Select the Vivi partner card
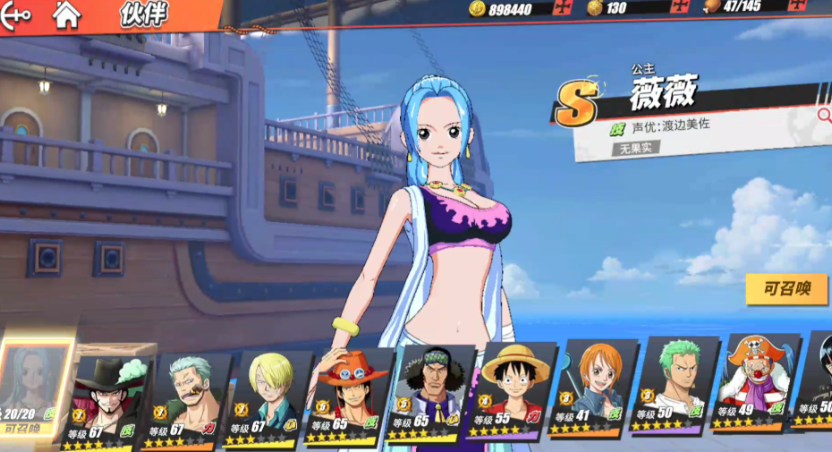832x452 pixels. click(x=36, y=392)
